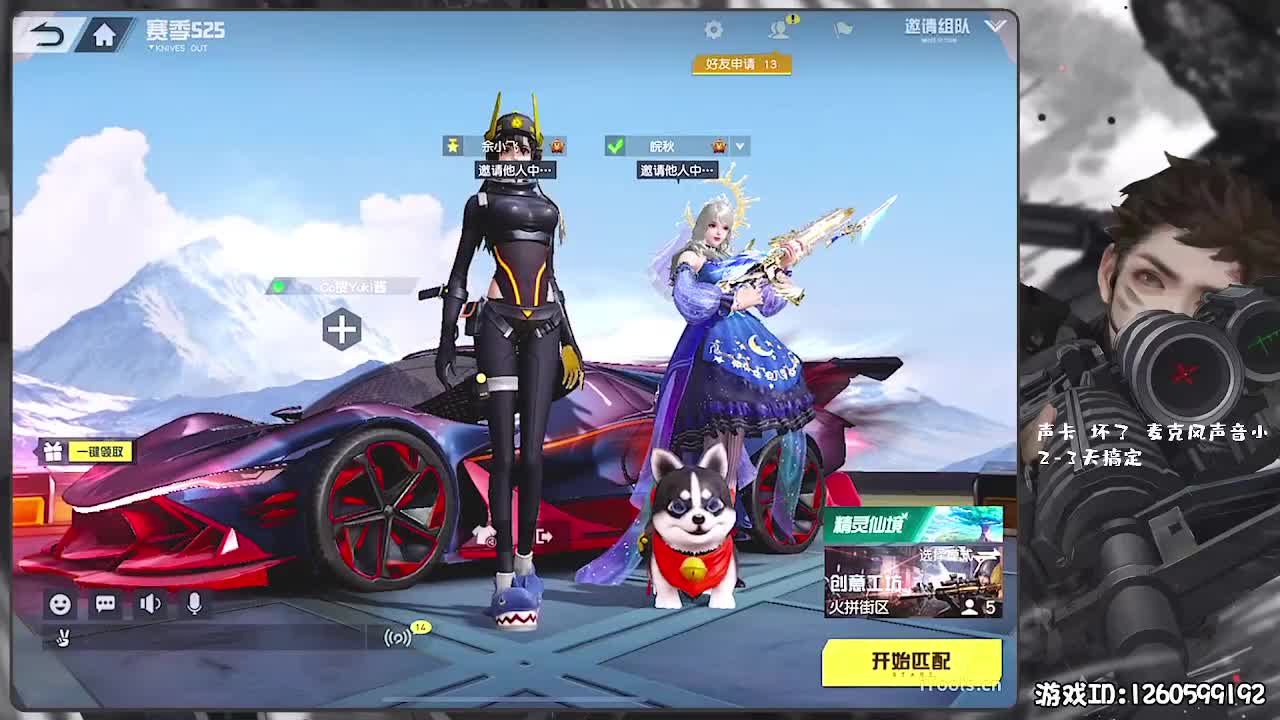Open the friends panel with notification badge
This screenshot has height=720, width=1280.
coord(779,29)
